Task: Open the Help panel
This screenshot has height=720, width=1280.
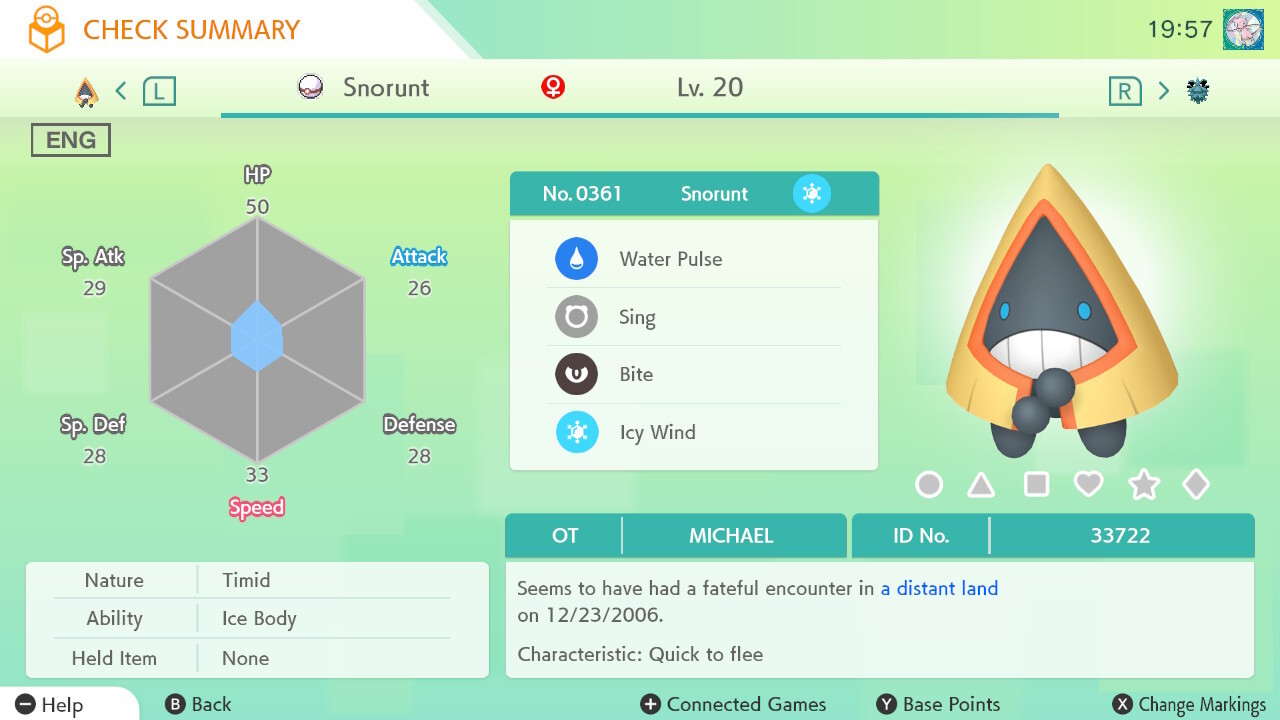Action: (x=50, y=704)
